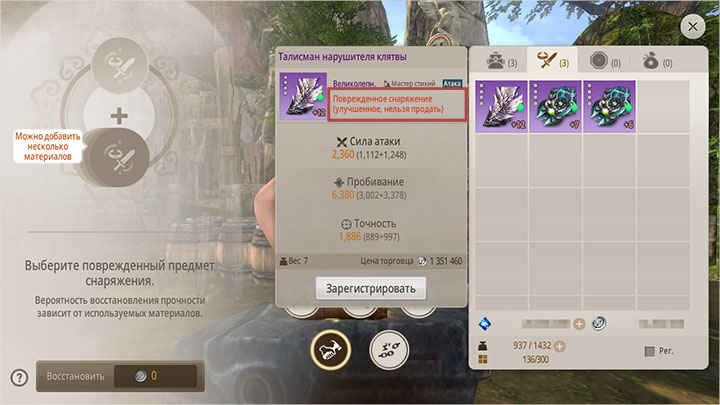Expand inventory weight with plus button
The image size is (720, 405).
pyautogui.click(x=560, y=346)
